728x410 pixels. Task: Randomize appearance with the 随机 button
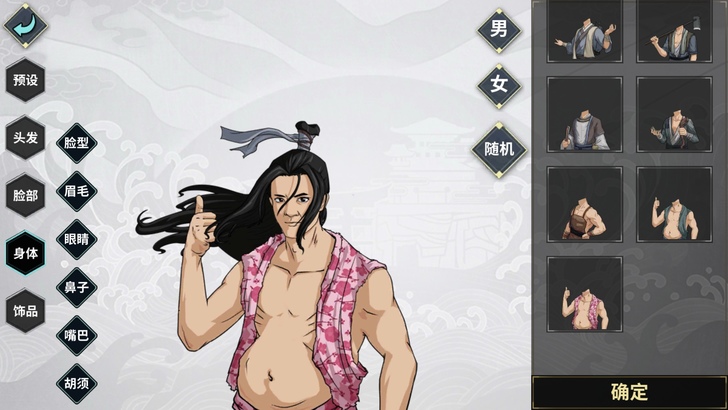[498, 148]
